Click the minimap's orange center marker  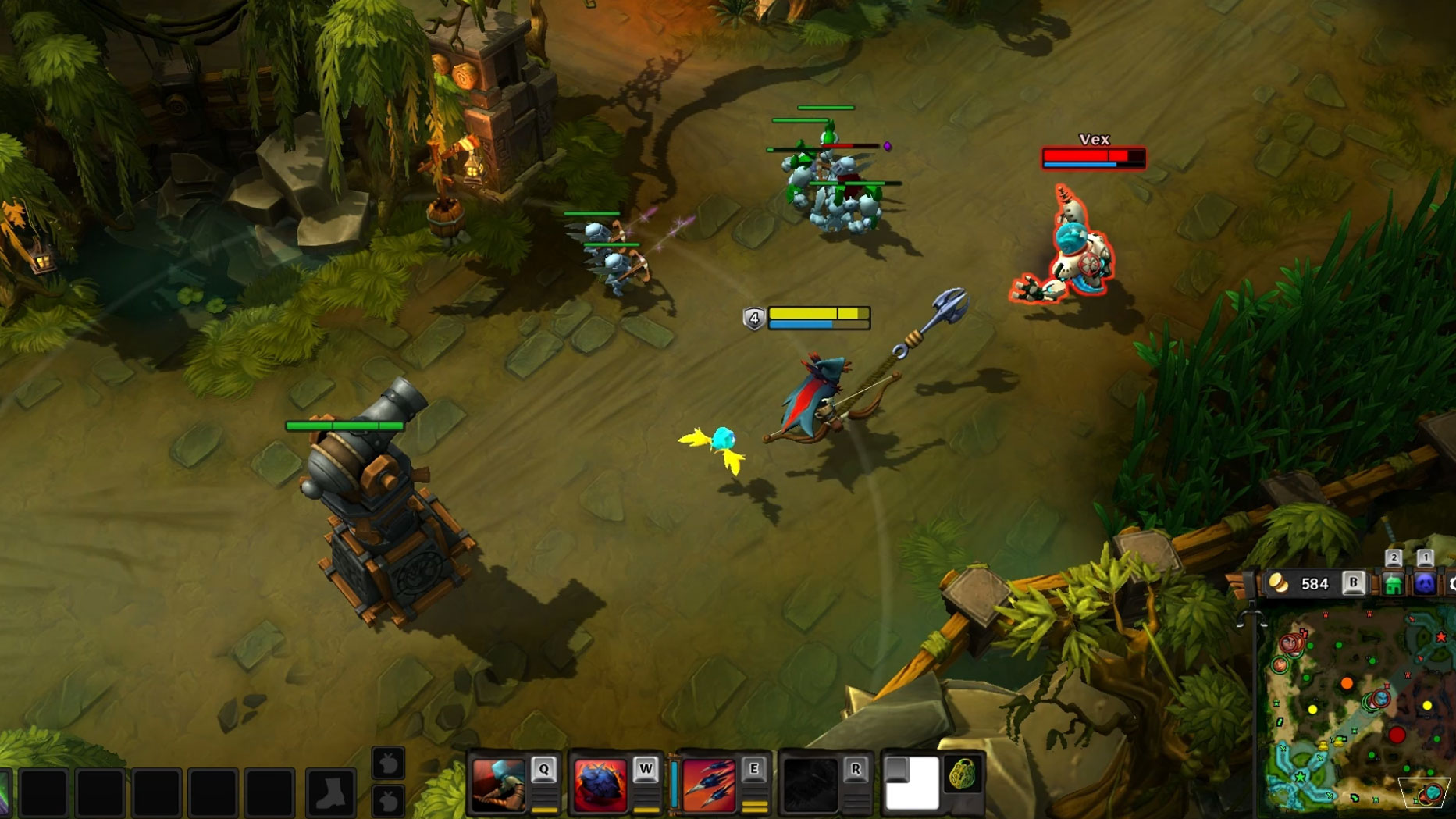click(1347, 684)
